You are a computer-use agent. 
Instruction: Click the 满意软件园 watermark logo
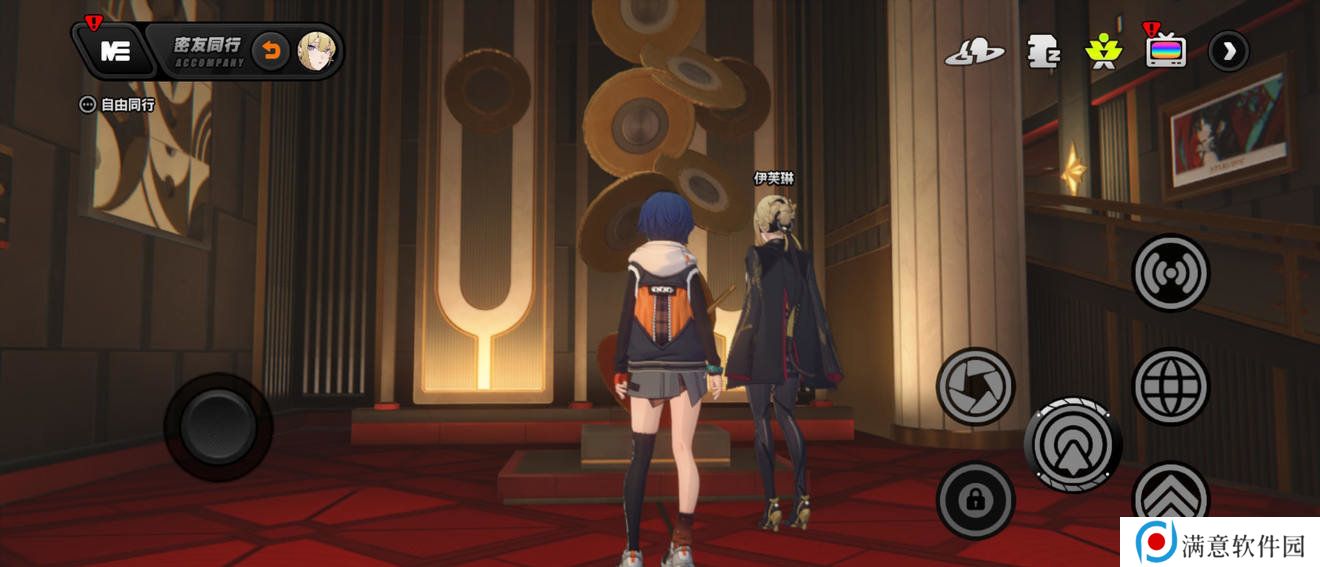(x=1222, y=544)
